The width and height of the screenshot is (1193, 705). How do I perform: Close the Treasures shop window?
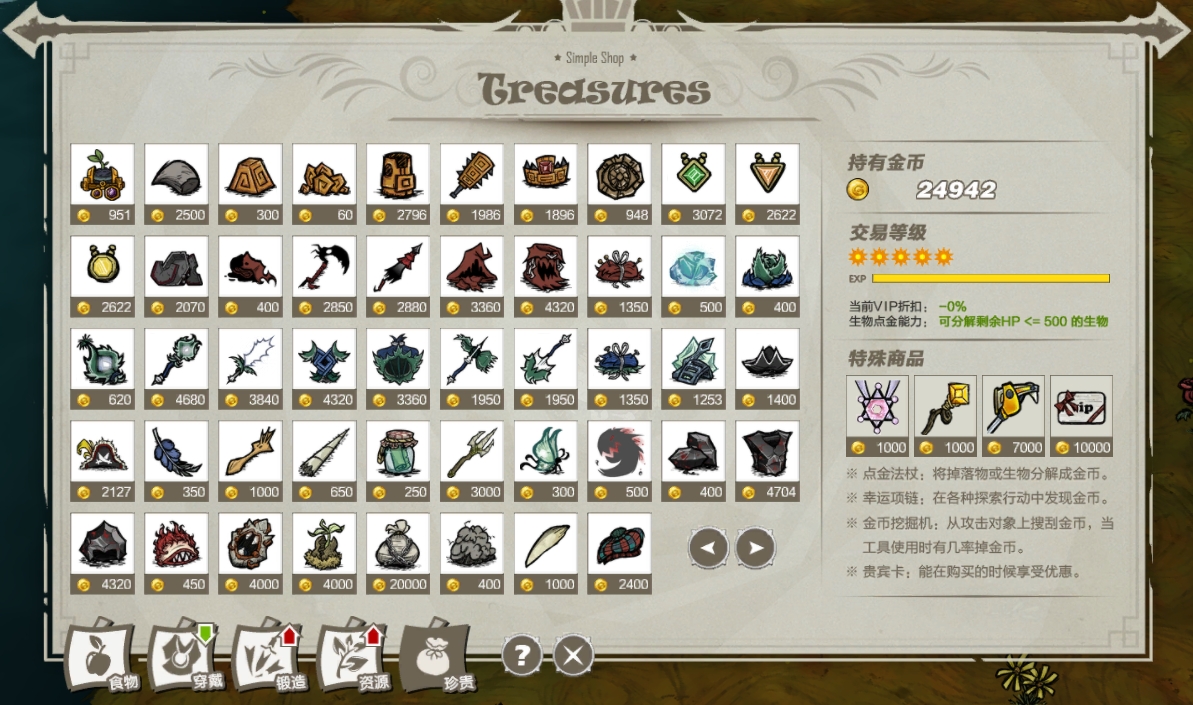tap(574, 656)
